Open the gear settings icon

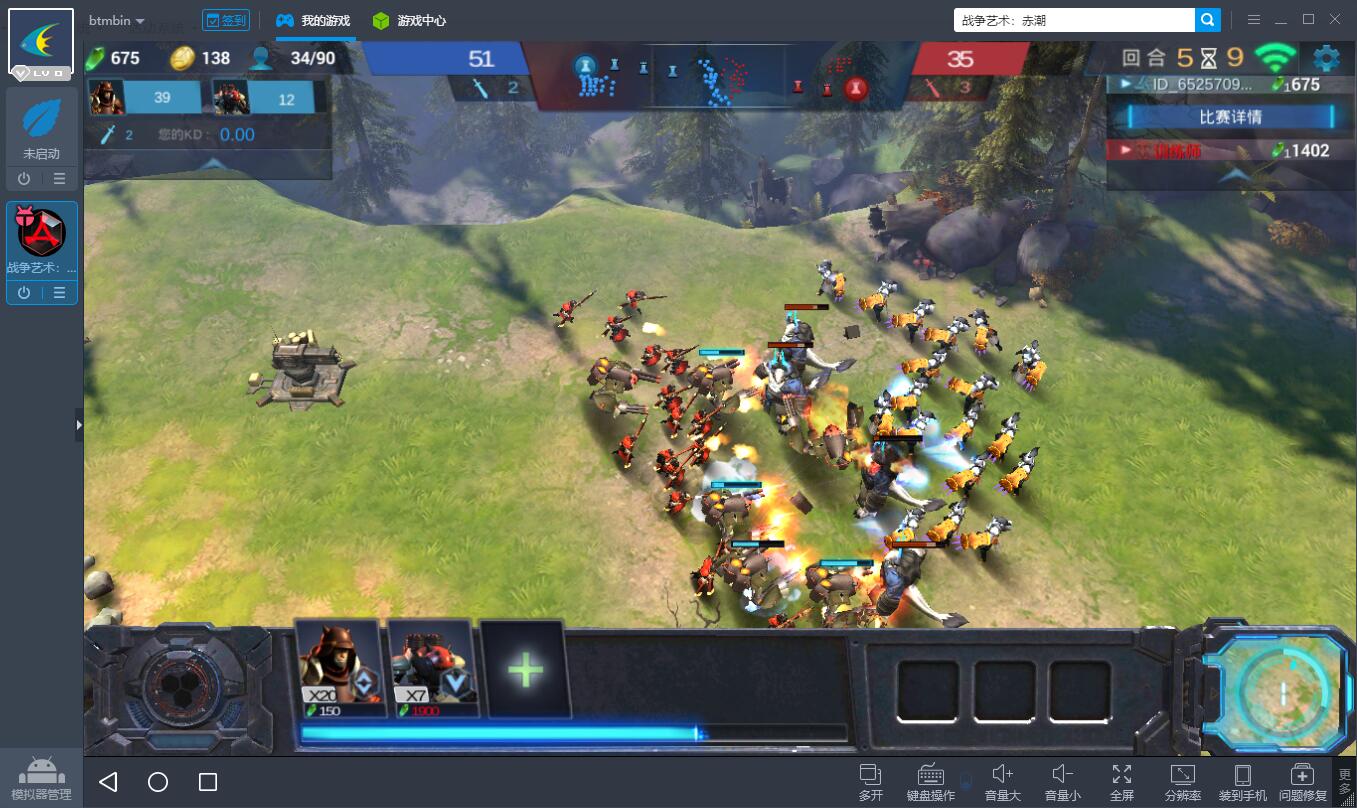[1326, 58]
